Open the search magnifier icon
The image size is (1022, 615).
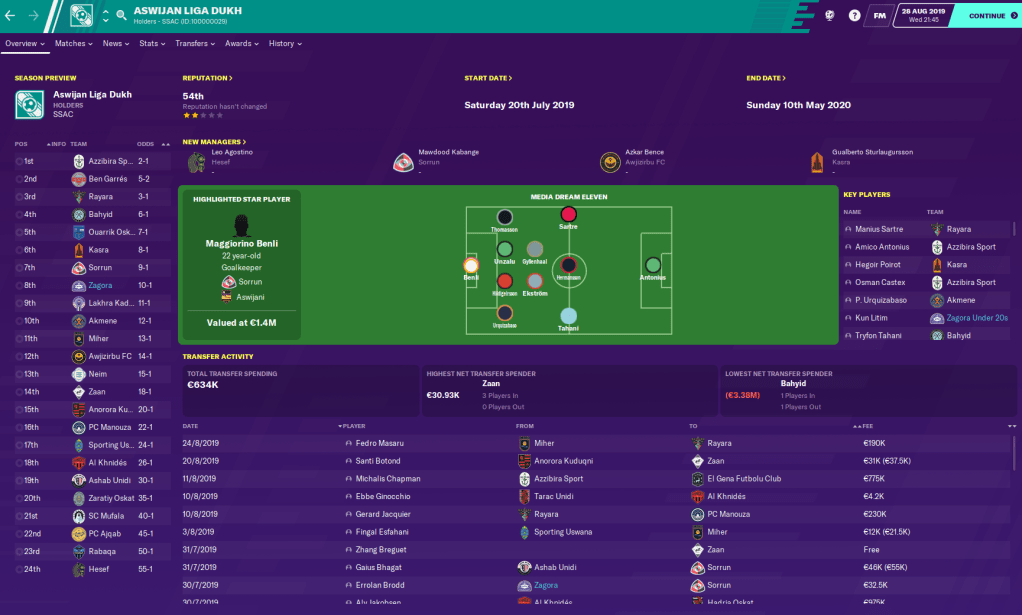(x=122, y=16)
